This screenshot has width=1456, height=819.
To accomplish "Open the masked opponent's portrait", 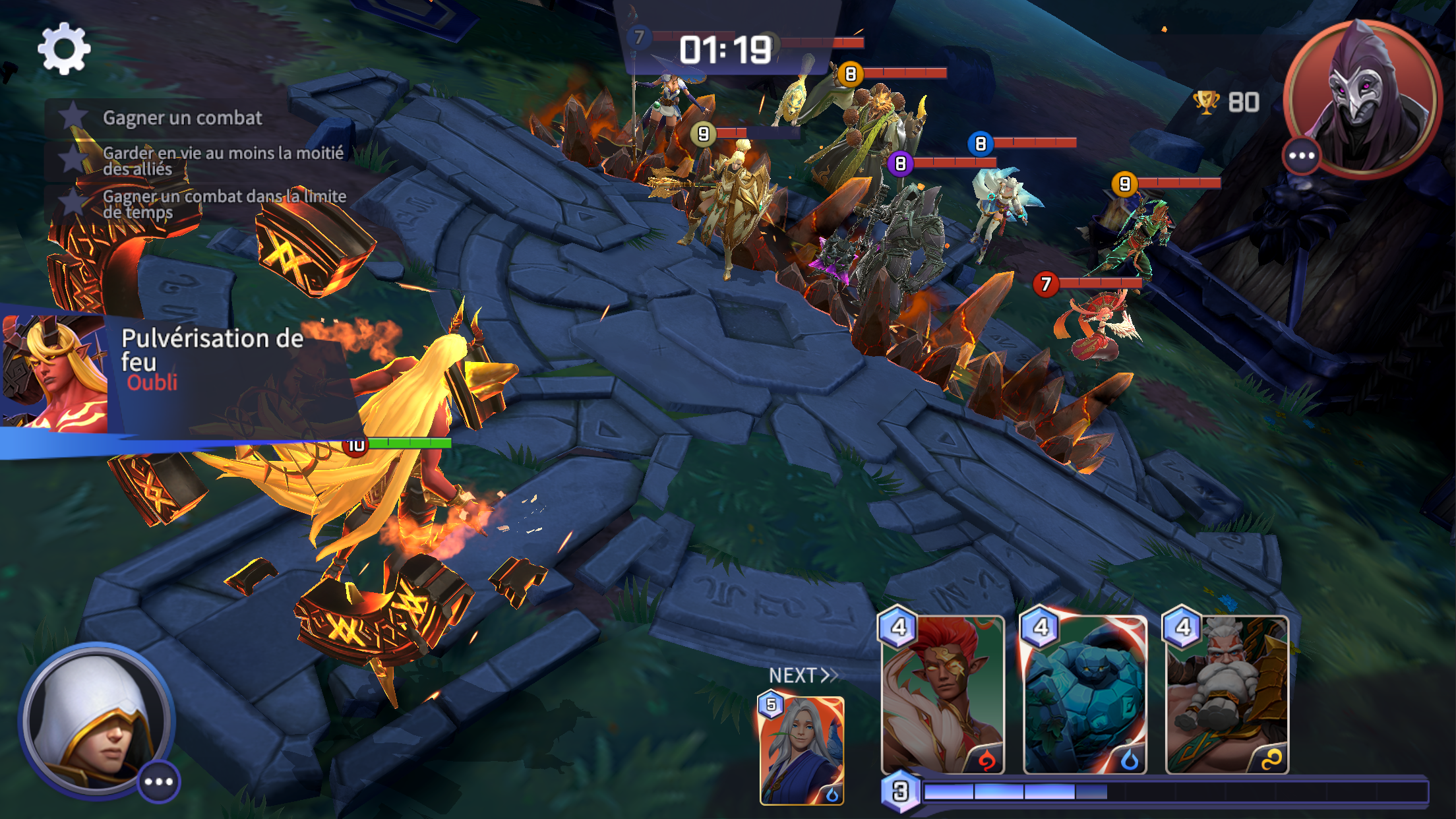I will pos(1362,98).
